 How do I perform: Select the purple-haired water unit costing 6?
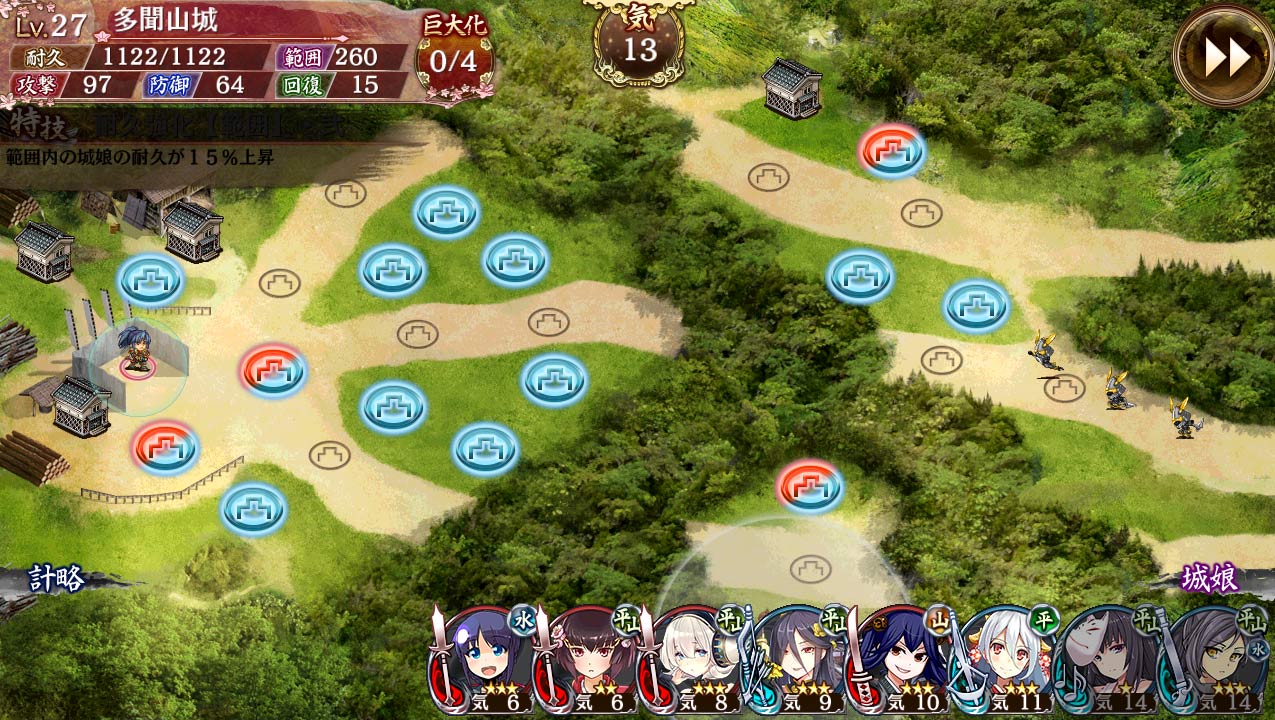486,662
